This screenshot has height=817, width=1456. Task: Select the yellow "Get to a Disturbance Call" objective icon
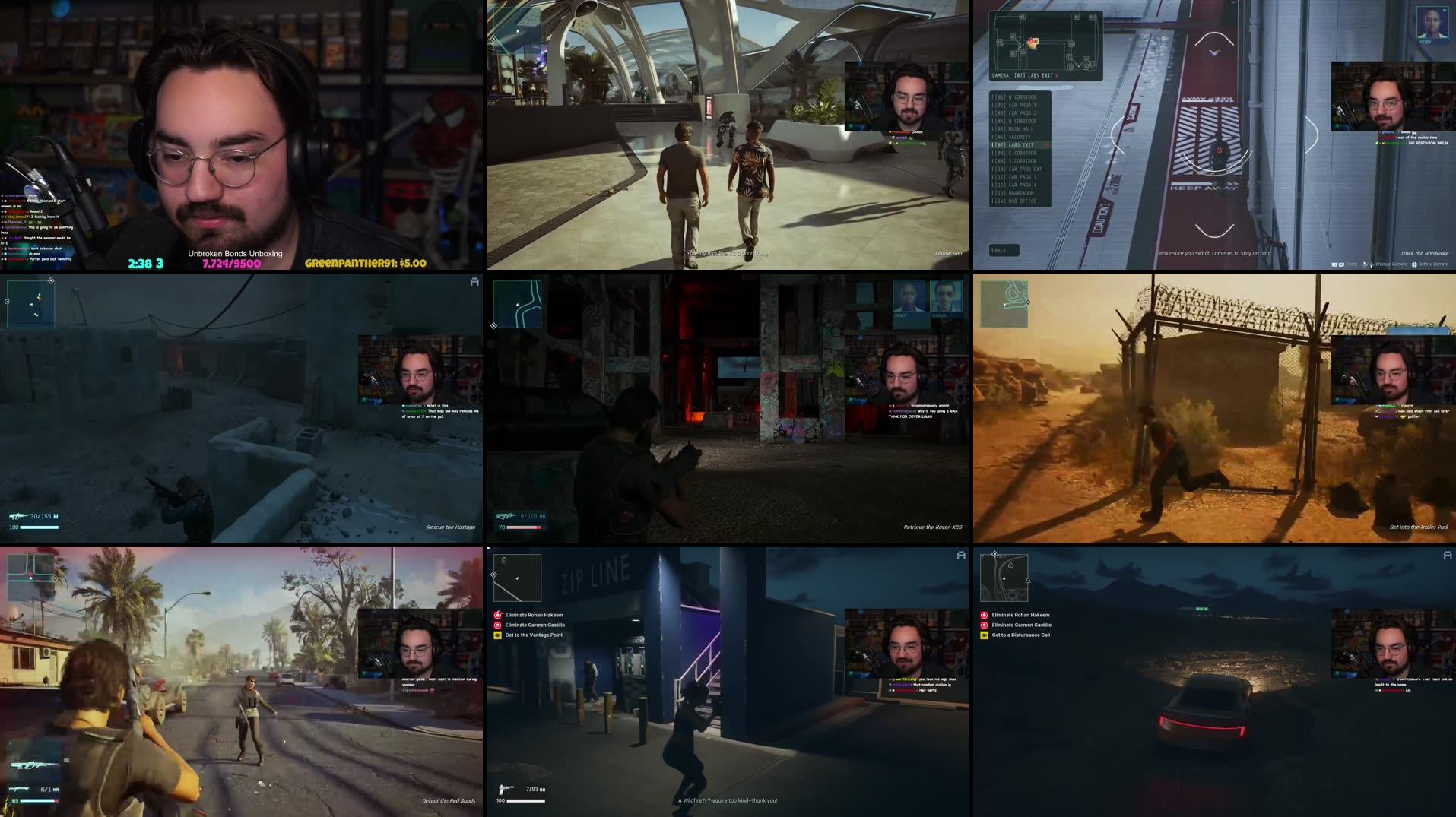click(x=984, y=635)
